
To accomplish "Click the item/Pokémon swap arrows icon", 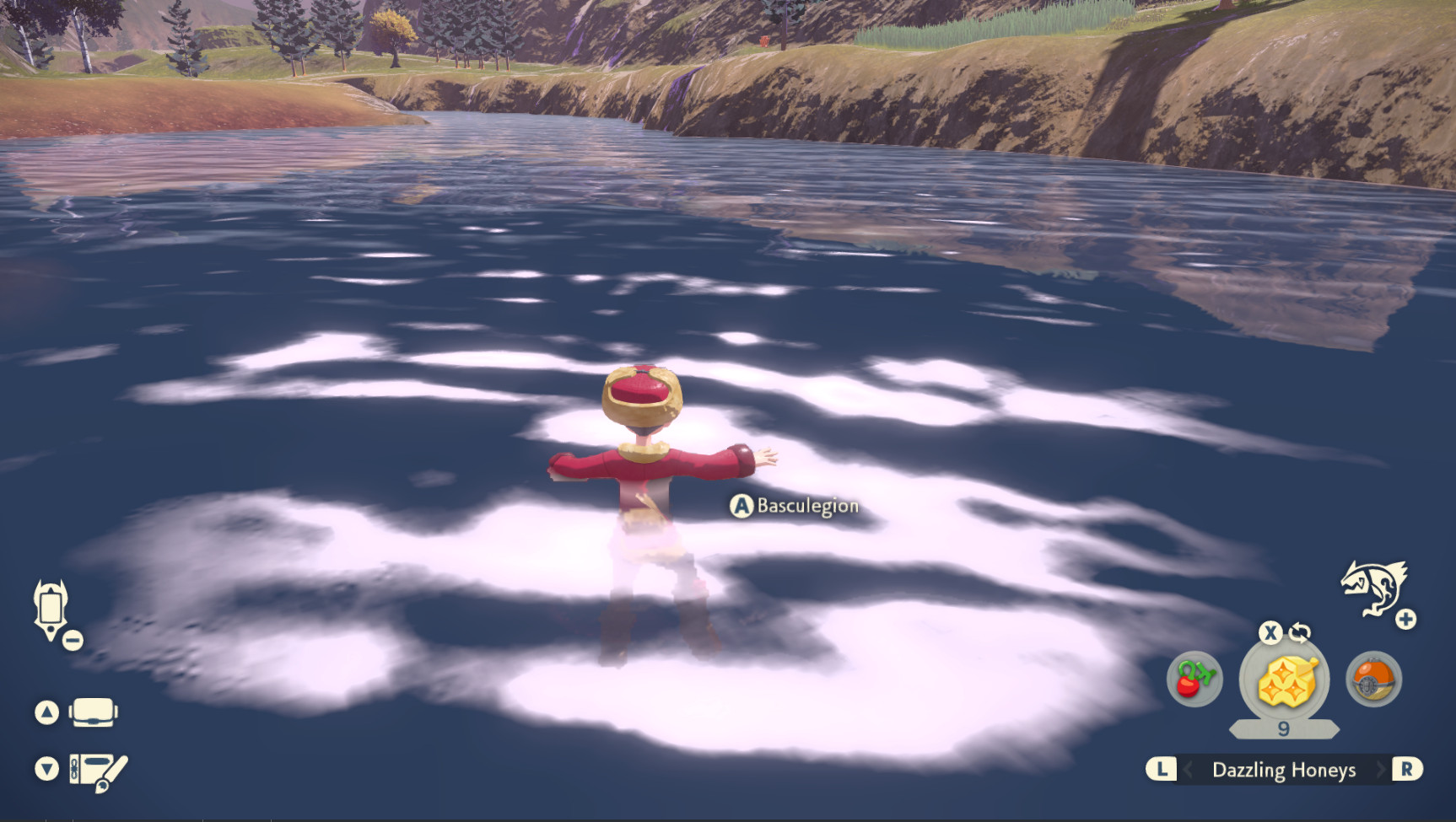I will click(1300, 632).
